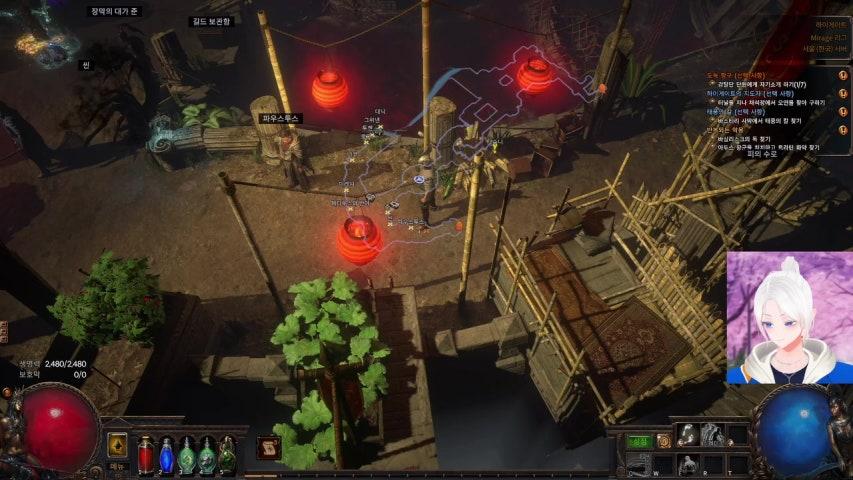
Task: Click the yellow up-arrow icon beside the flasks
Action: tap(118, 445)
